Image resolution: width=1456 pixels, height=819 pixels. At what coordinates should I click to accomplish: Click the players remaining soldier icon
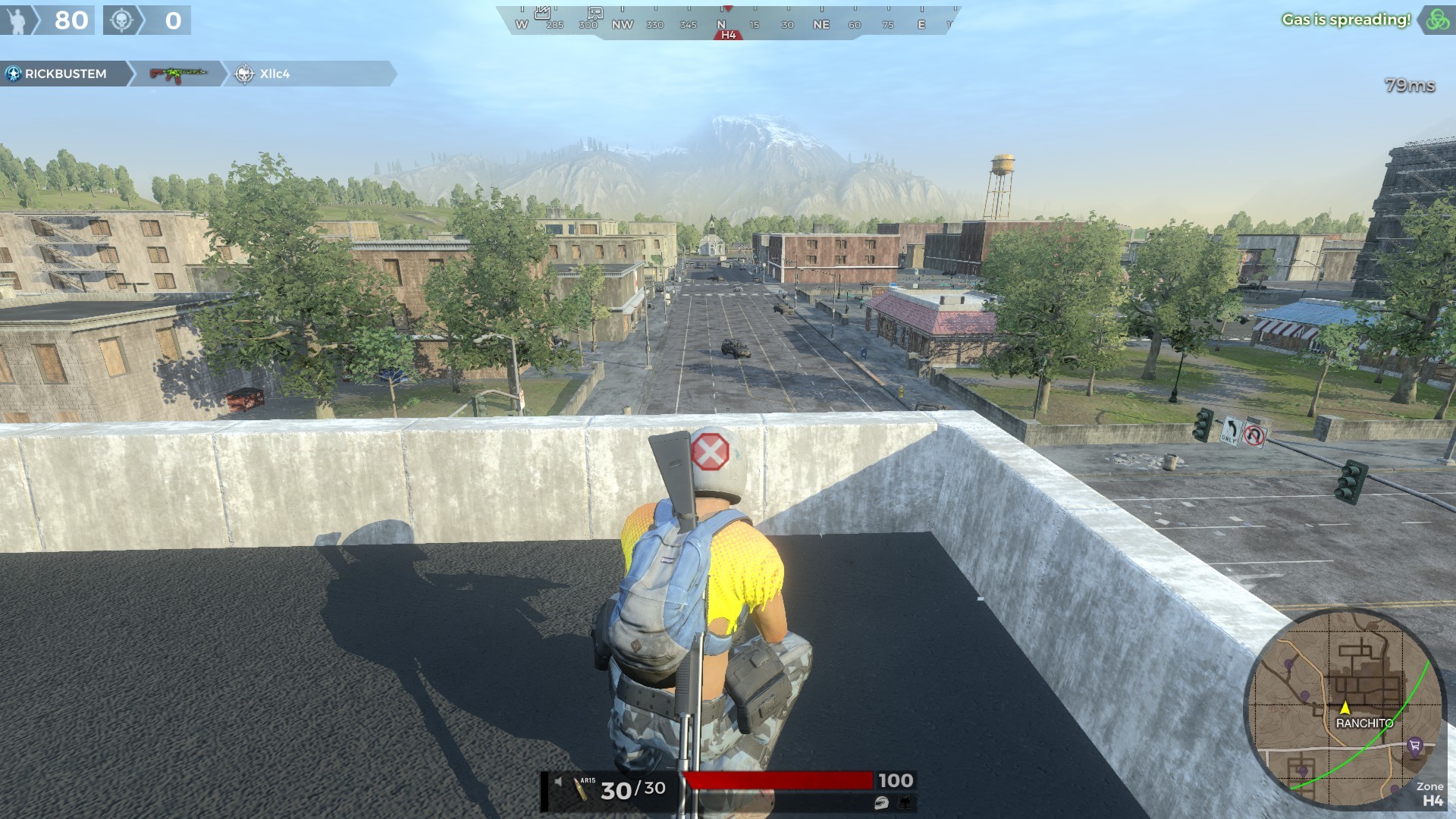[17, 20]
